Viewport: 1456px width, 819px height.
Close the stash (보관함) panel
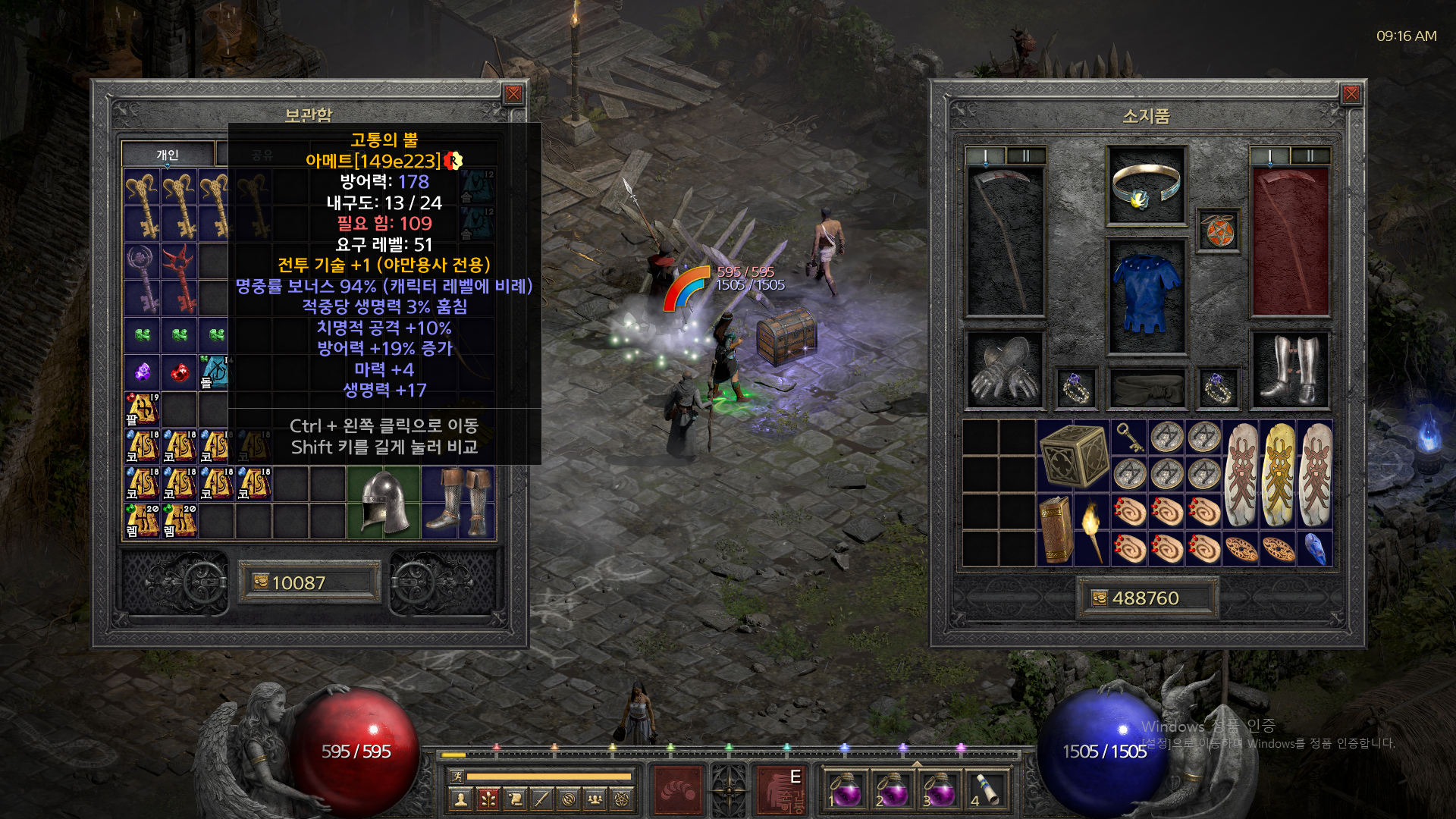click(x=513, y=94)
